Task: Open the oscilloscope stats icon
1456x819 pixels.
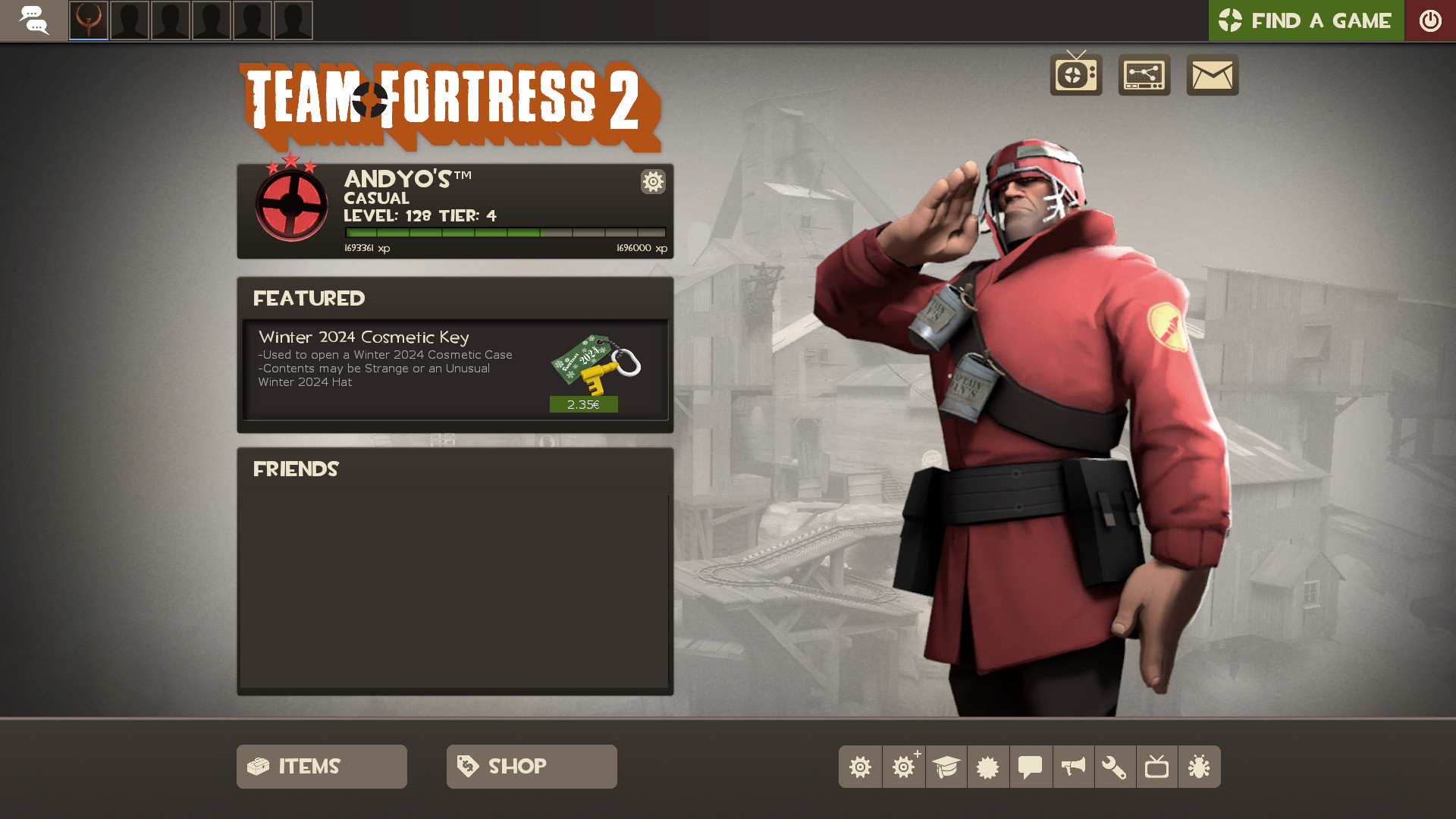Action: pos(1144,75)
